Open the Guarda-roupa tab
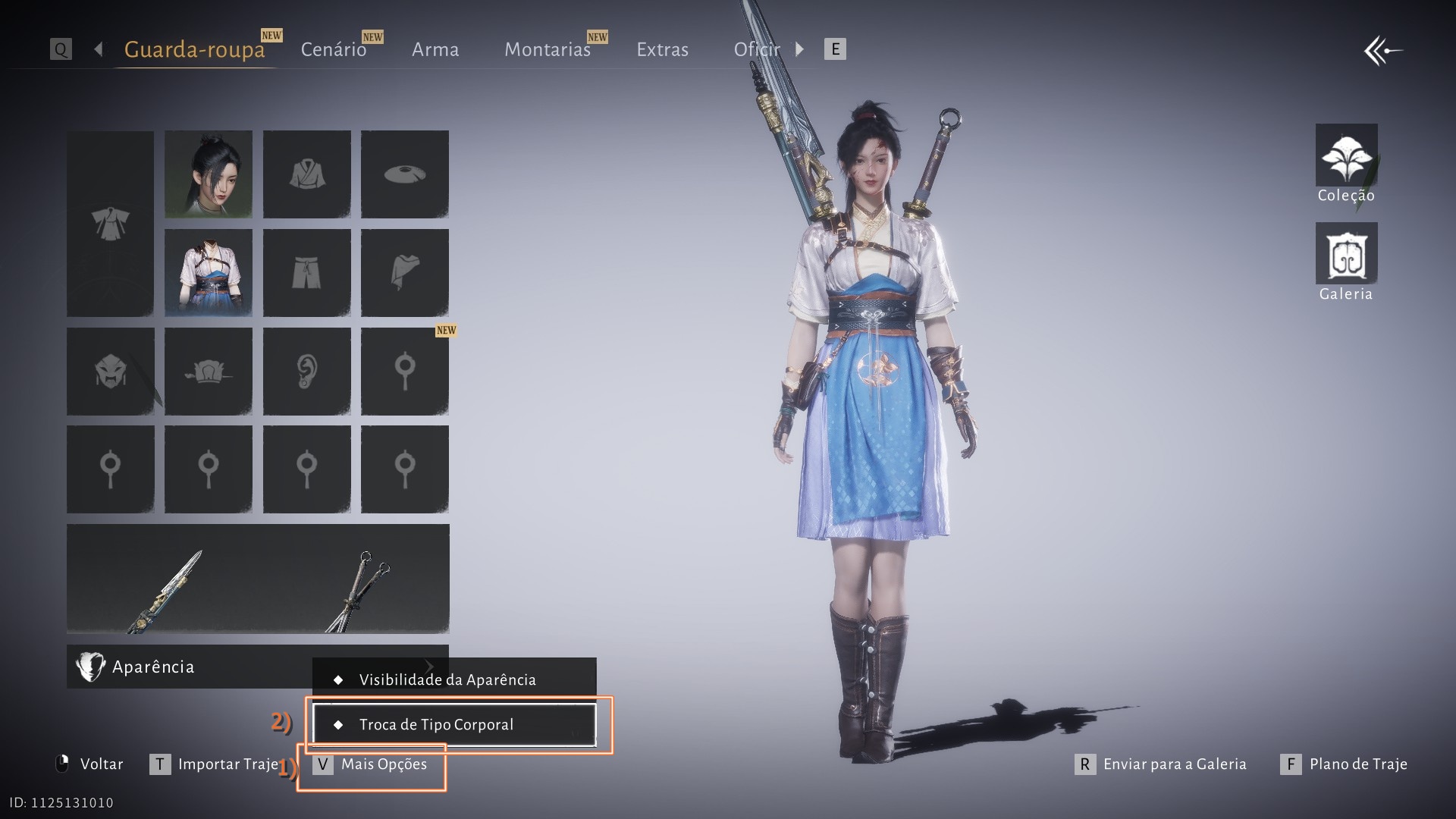The image size is (1456, 819). point(194,49)
